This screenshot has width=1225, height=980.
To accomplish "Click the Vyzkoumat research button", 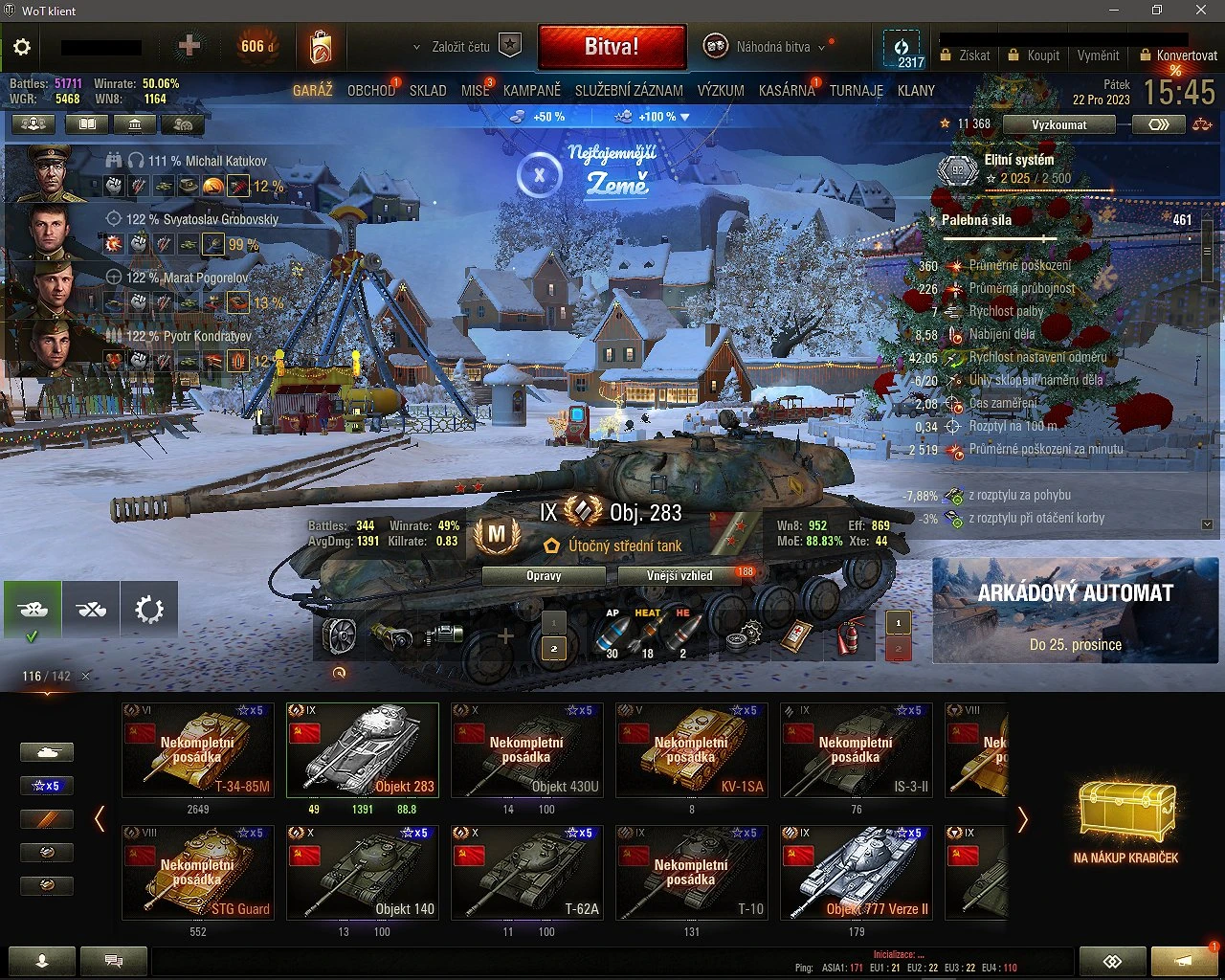I will click(x=1058, y=124).
